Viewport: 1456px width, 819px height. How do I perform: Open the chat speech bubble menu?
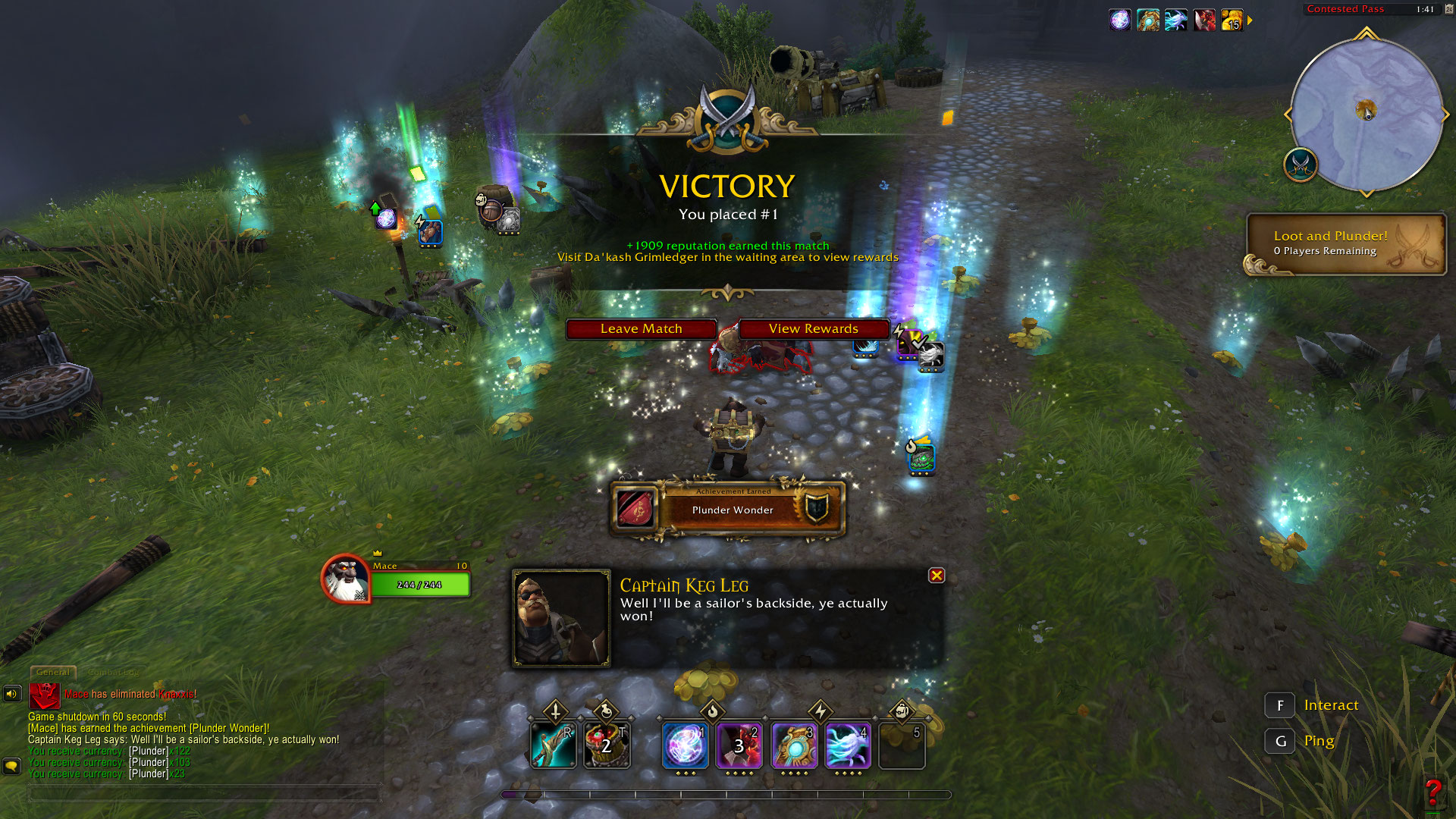12,766
